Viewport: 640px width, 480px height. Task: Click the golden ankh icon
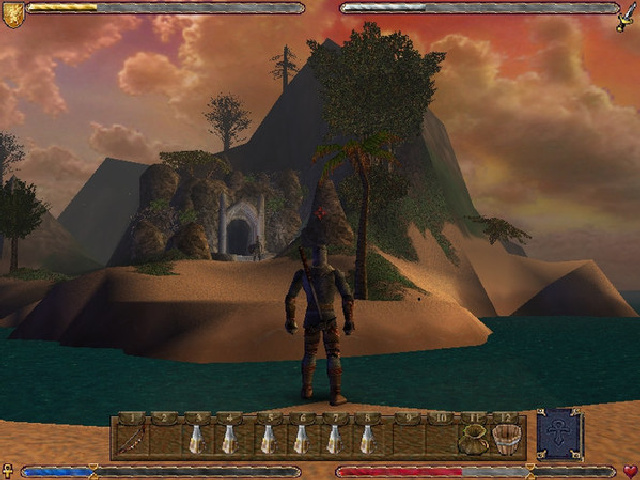tap(8, 470)
